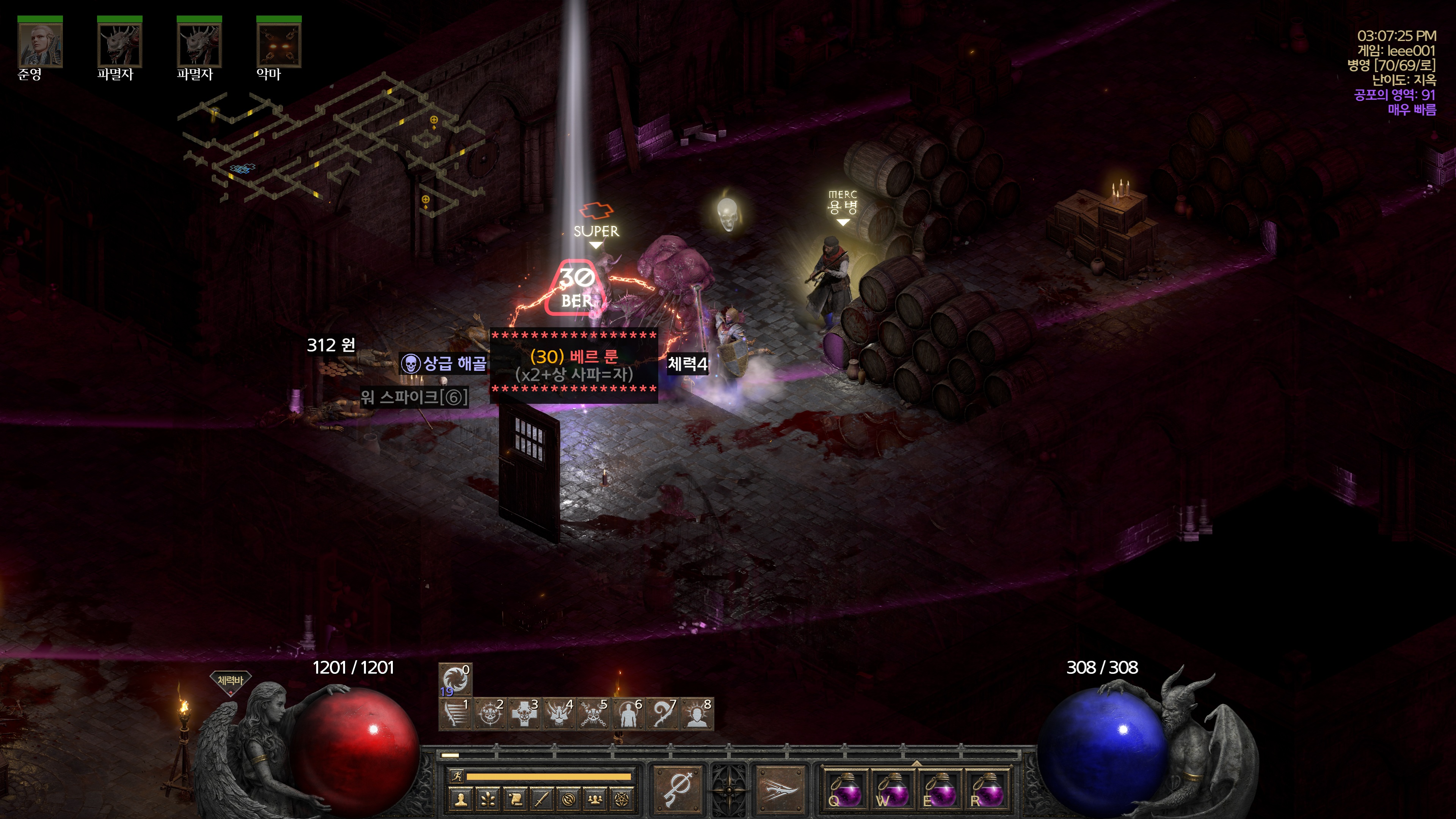
Task: Expand the potion belt arrow
Action: point(916,763)
